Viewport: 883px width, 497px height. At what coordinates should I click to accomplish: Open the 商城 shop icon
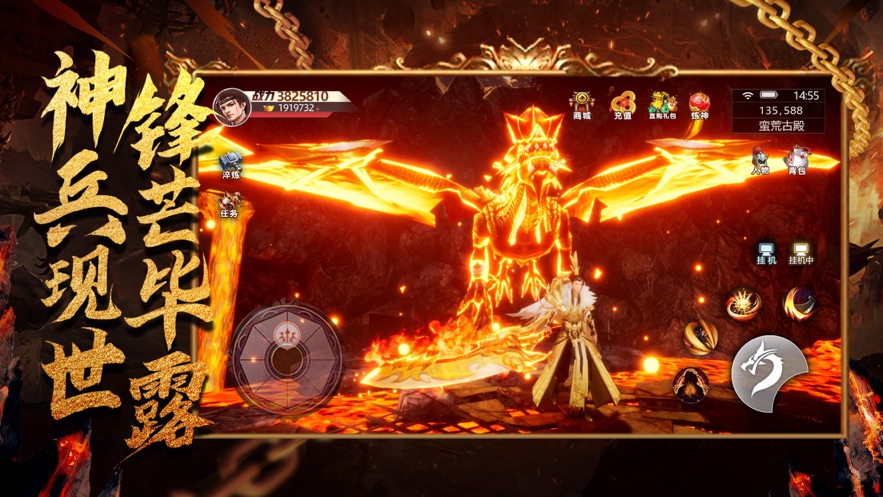(x=581, y=104)
